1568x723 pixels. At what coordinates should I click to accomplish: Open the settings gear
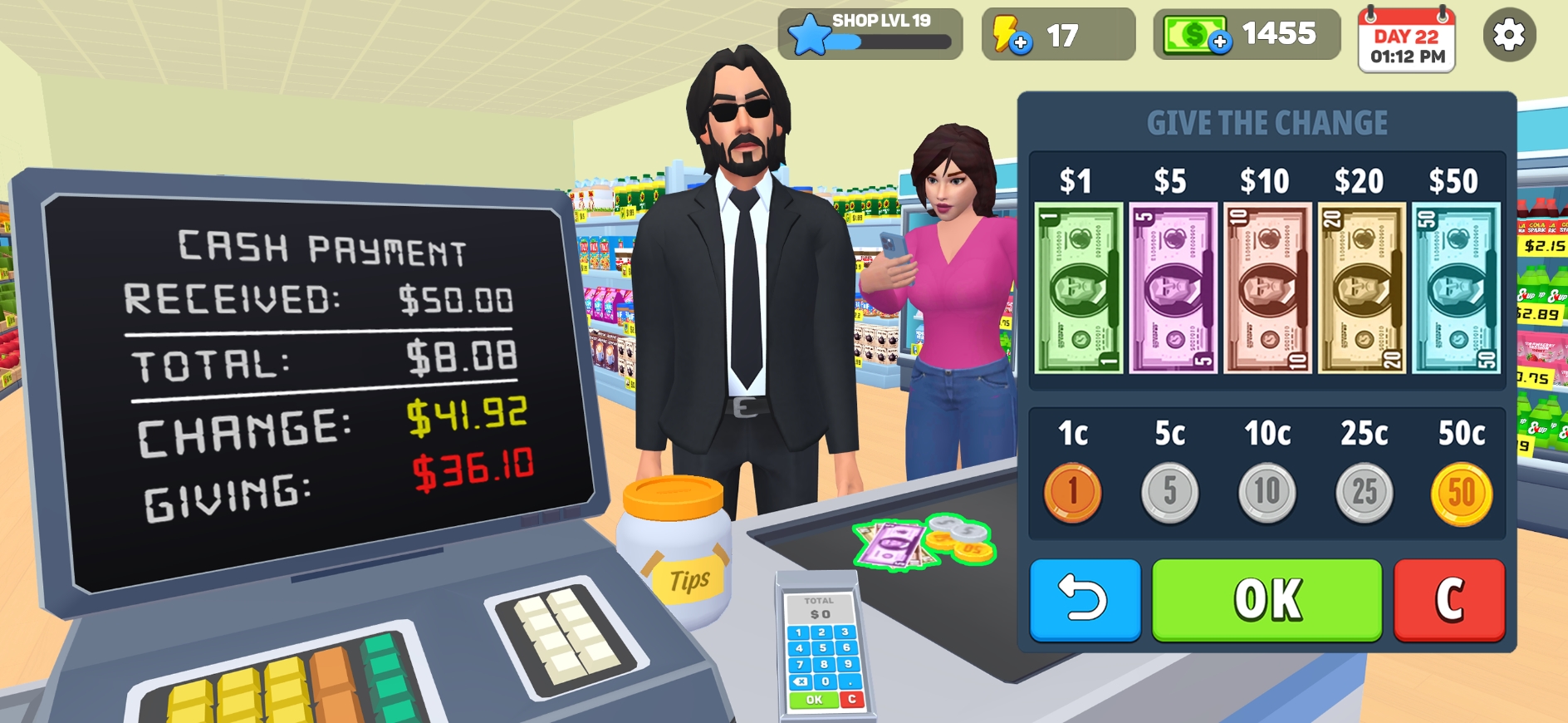coord(1510,34)
